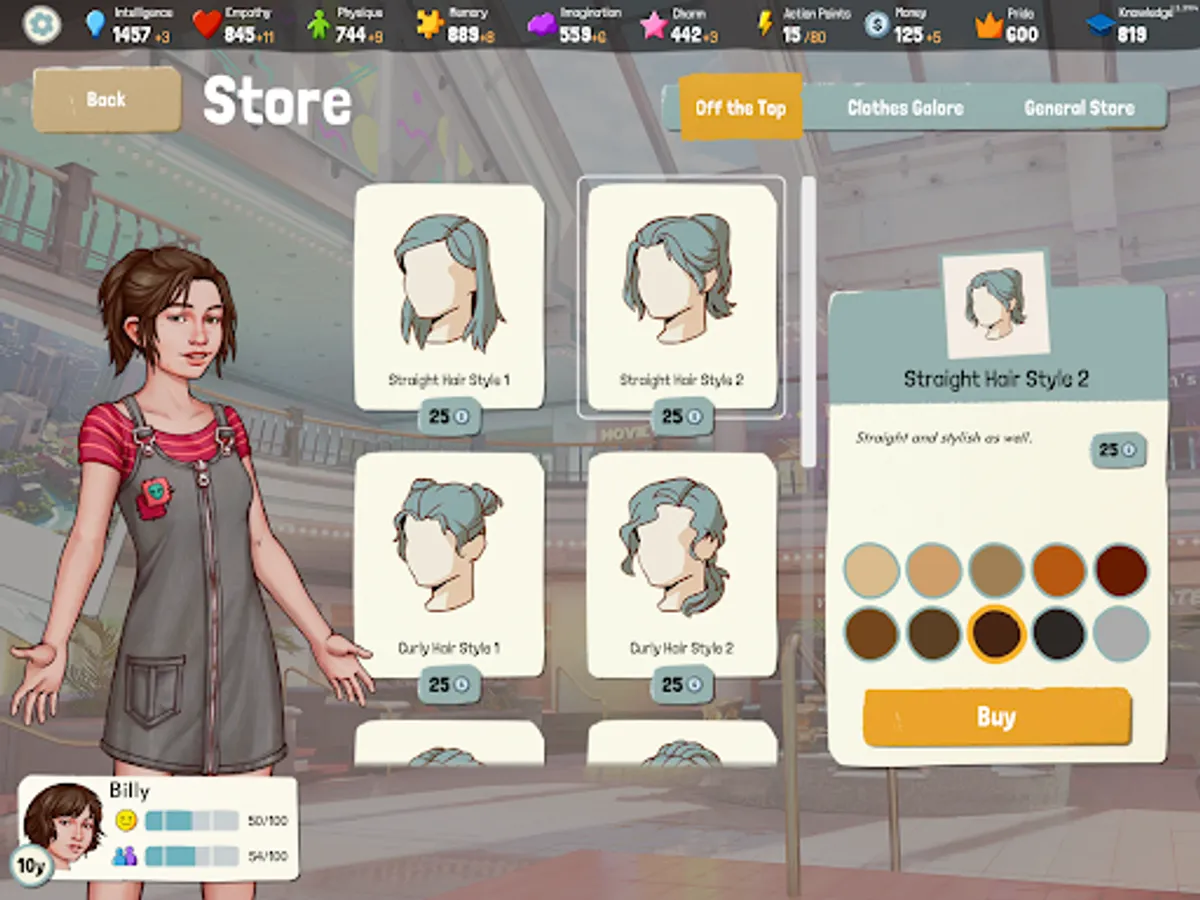Image resolution: width=1200 pixels, height=900 pixels.
Task: Open the Clothes Galore tab
Action: point(905,107)
